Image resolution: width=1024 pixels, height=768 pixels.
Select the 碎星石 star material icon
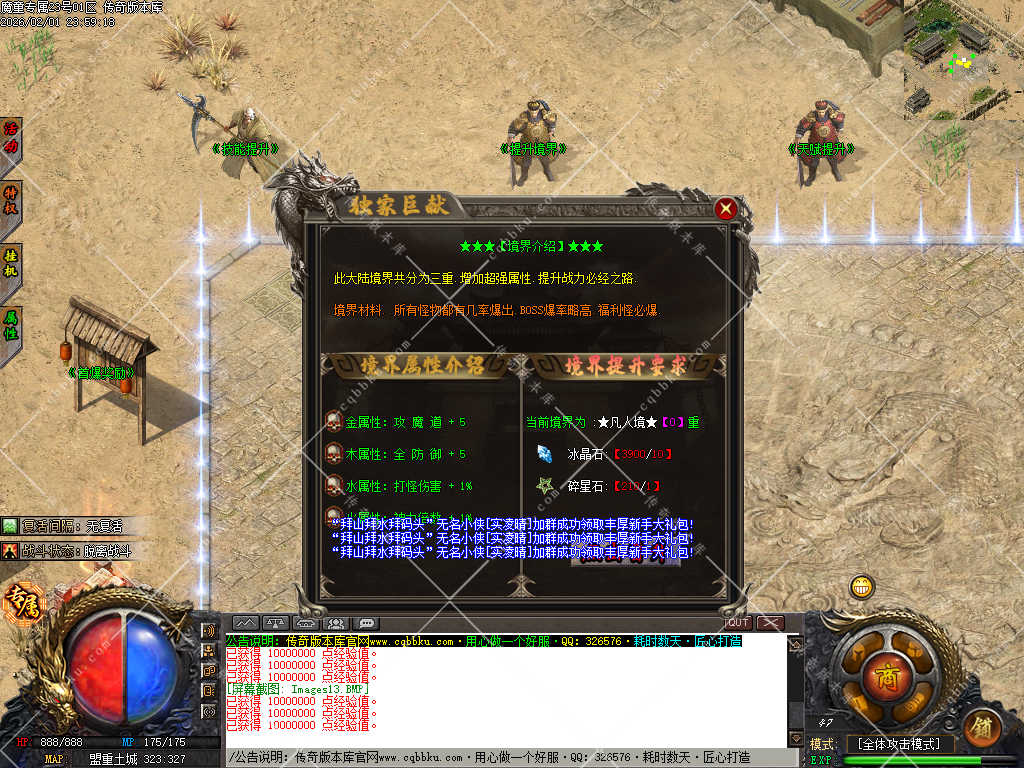[x=545, y=486]
